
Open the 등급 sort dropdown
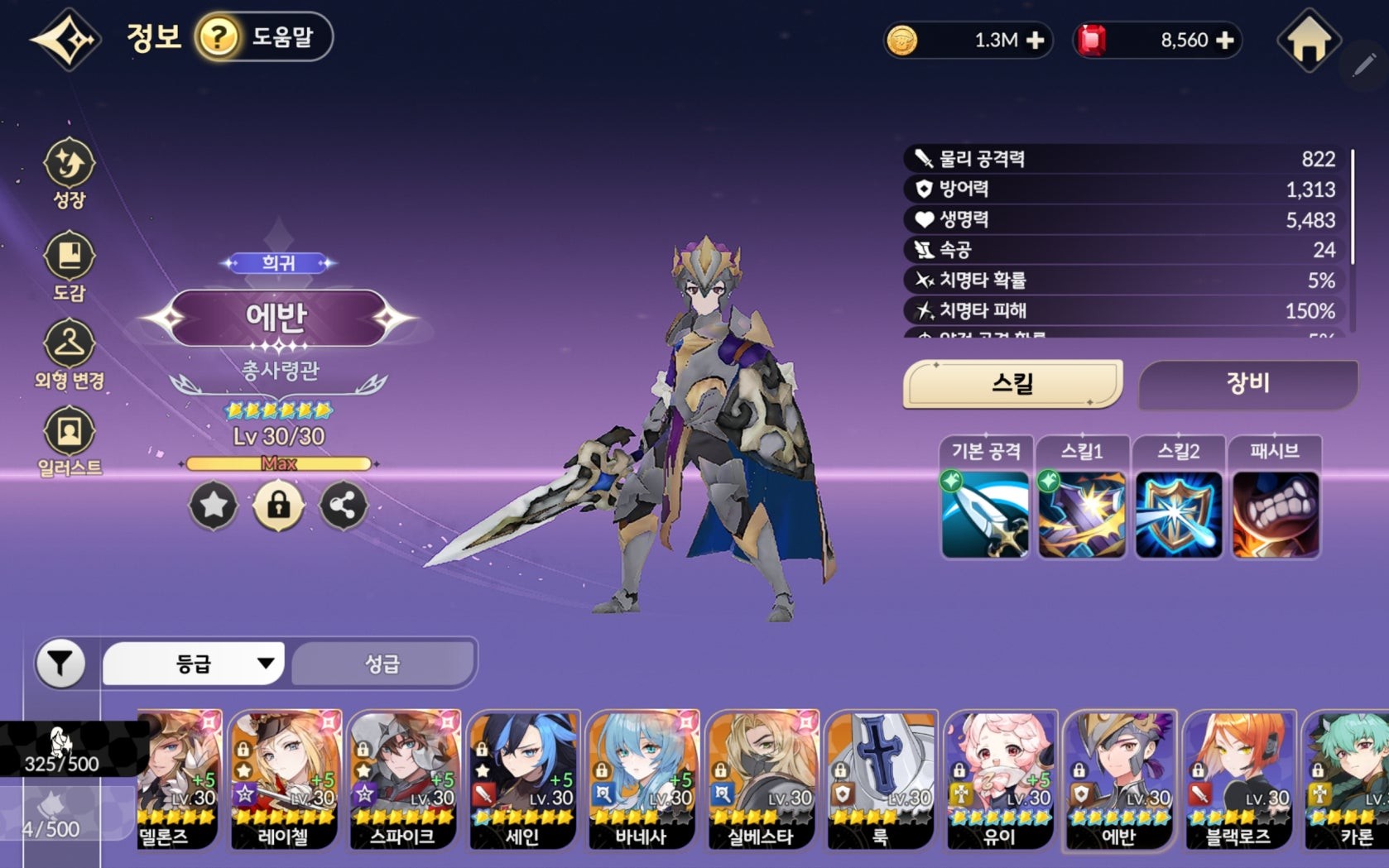click(194, 664)
